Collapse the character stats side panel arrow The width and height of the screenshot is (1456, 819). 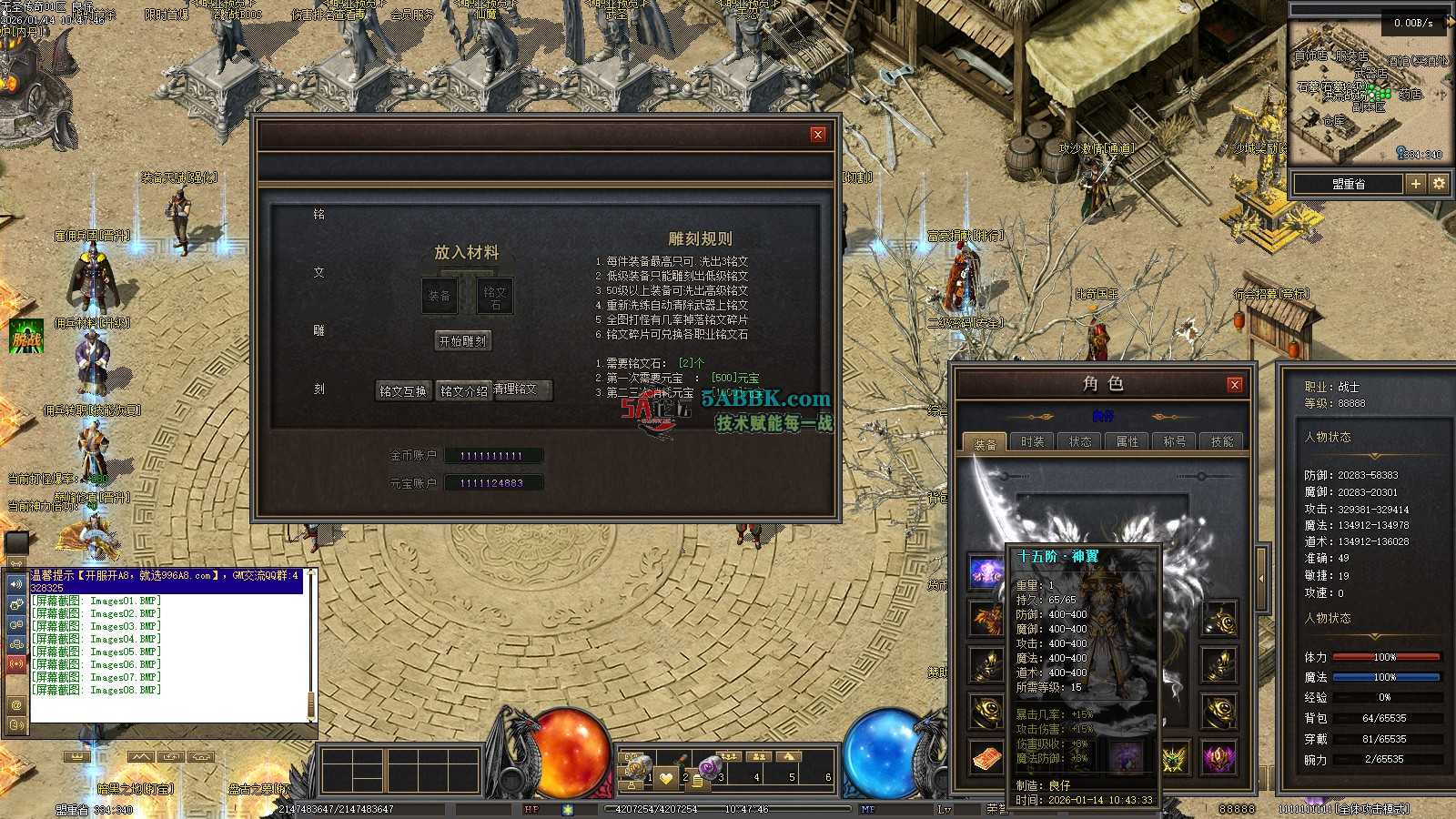pos(1261,578)
